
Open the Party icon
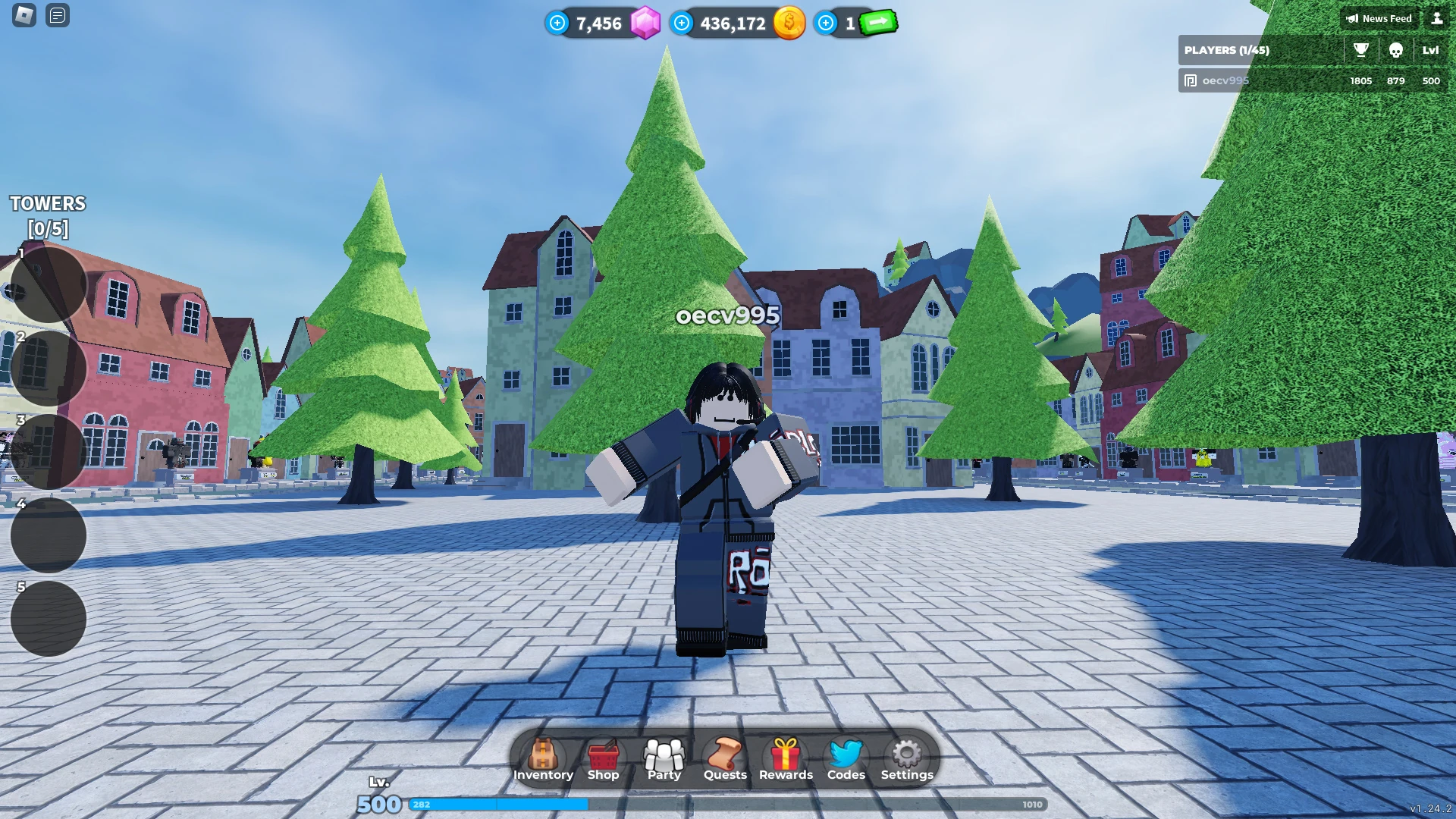664,757
